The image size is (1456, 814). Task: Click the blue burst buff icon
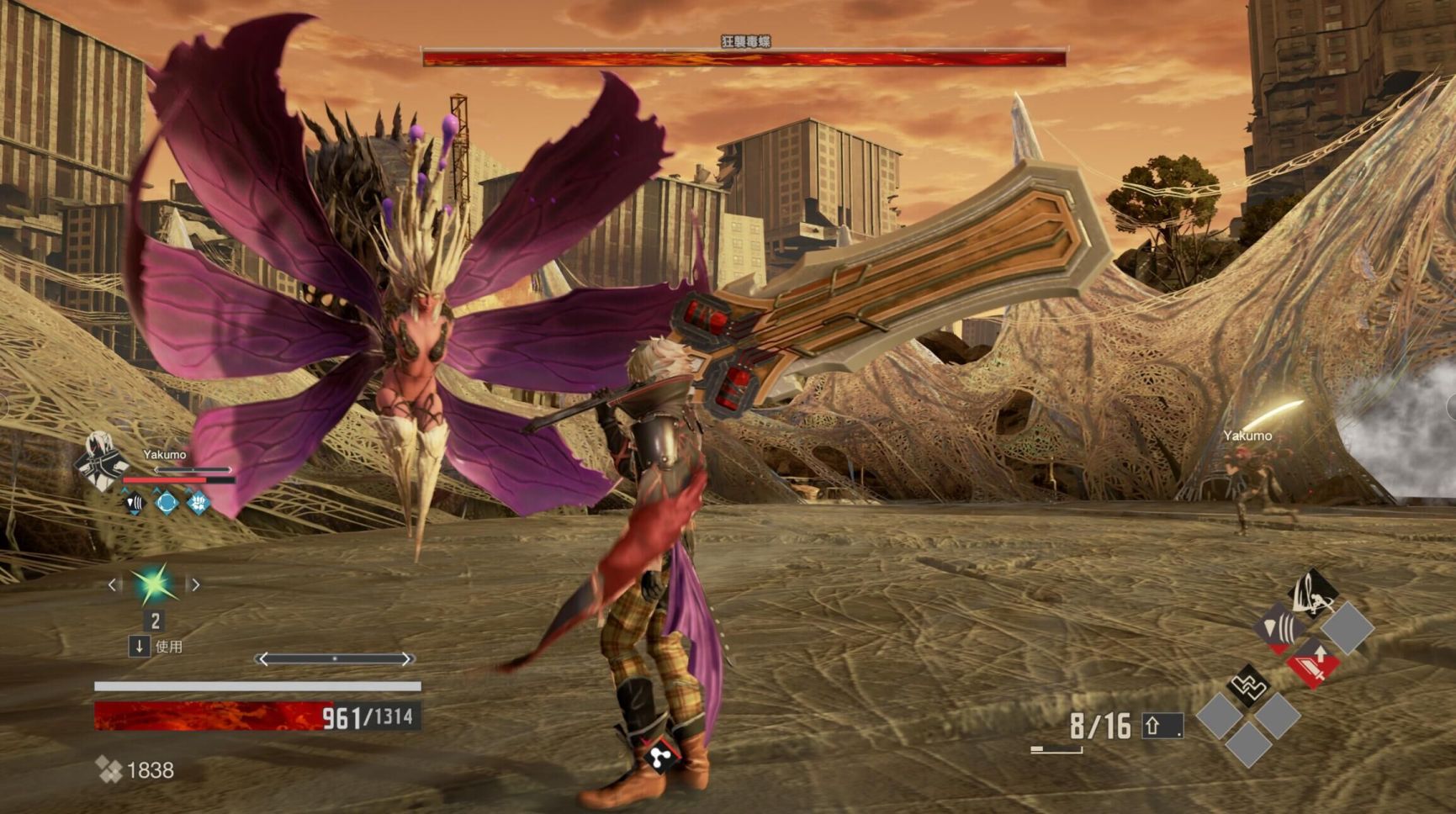coord(199,503)
